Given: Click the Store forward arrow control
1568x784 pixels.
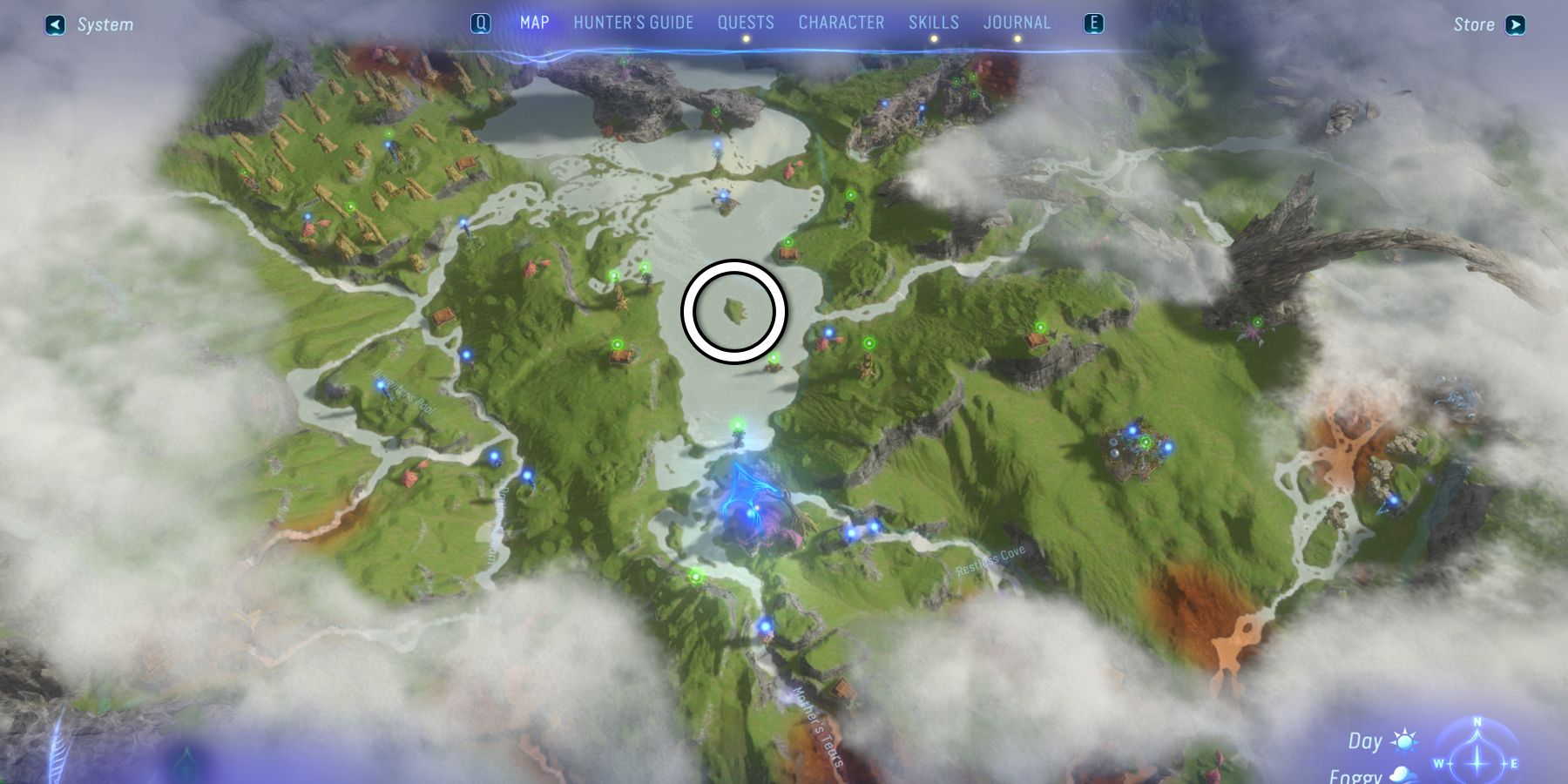Looking at the screenshot, I should click(x=1516, y=24).
